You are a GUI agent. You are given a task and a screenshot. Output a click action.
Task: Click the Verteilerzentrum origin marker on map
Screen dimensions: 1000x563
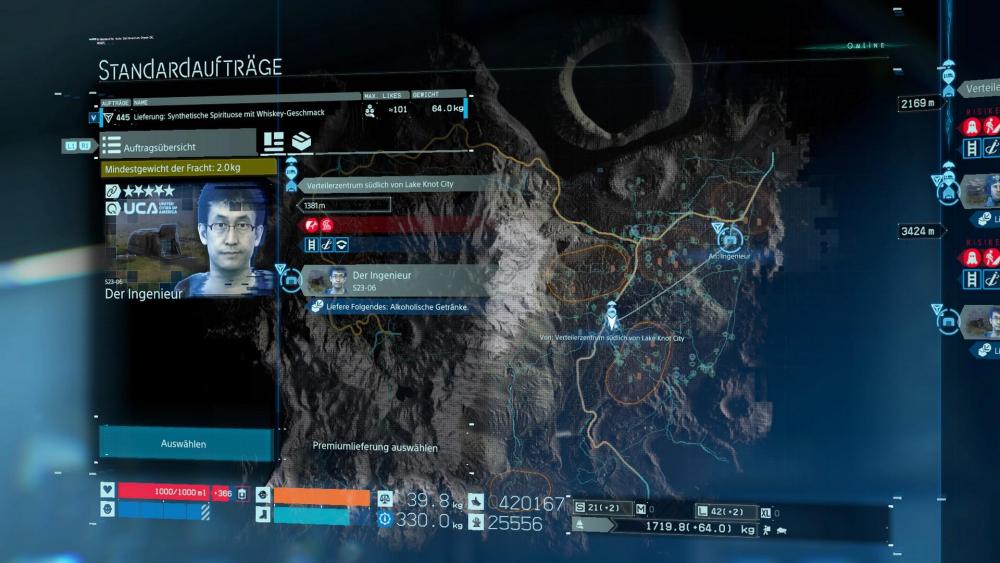612,318
